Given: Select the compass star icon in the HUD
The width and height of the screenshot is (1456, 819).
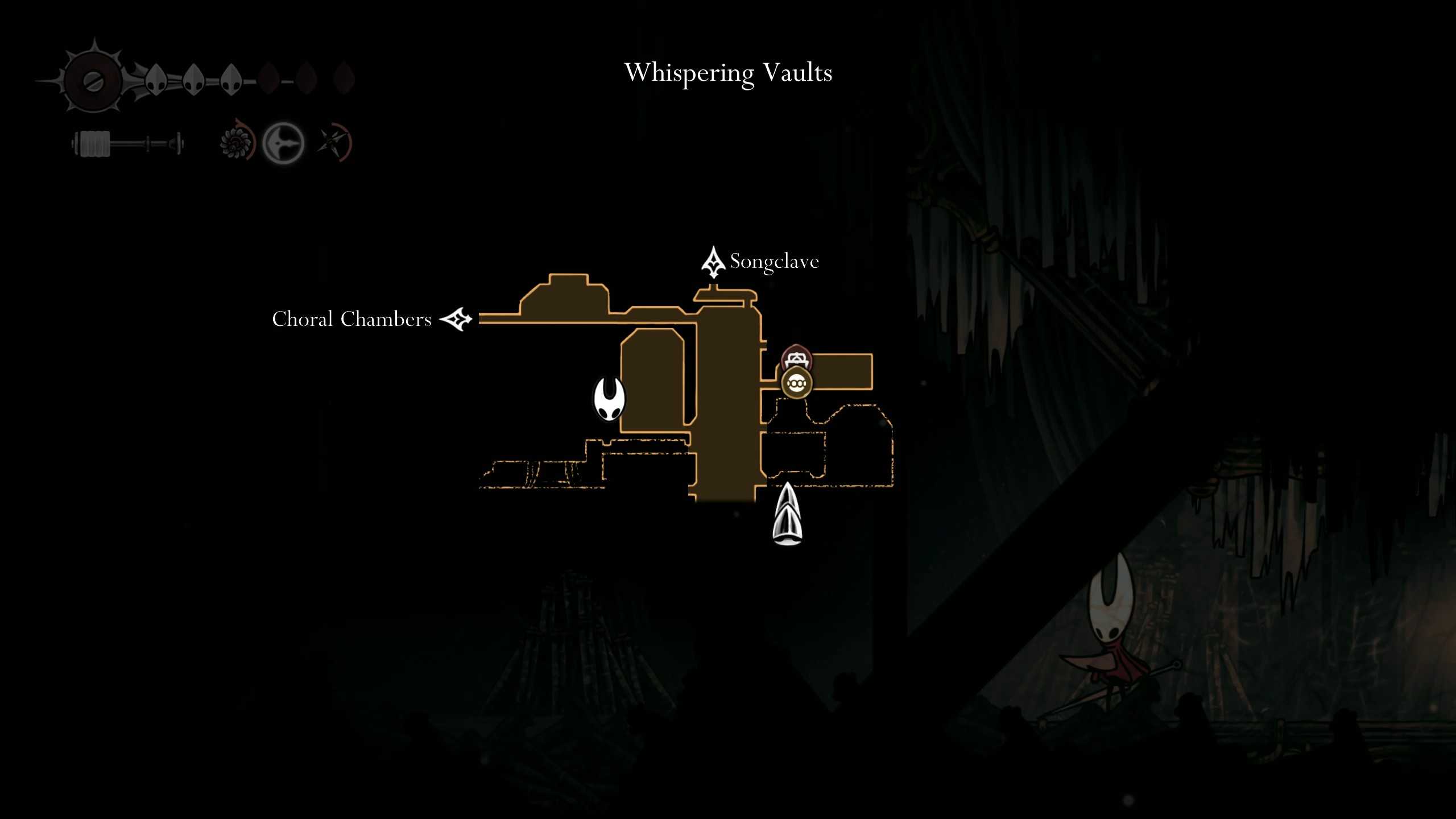Looking at the screenshot, I should click(x=333, y=140).
